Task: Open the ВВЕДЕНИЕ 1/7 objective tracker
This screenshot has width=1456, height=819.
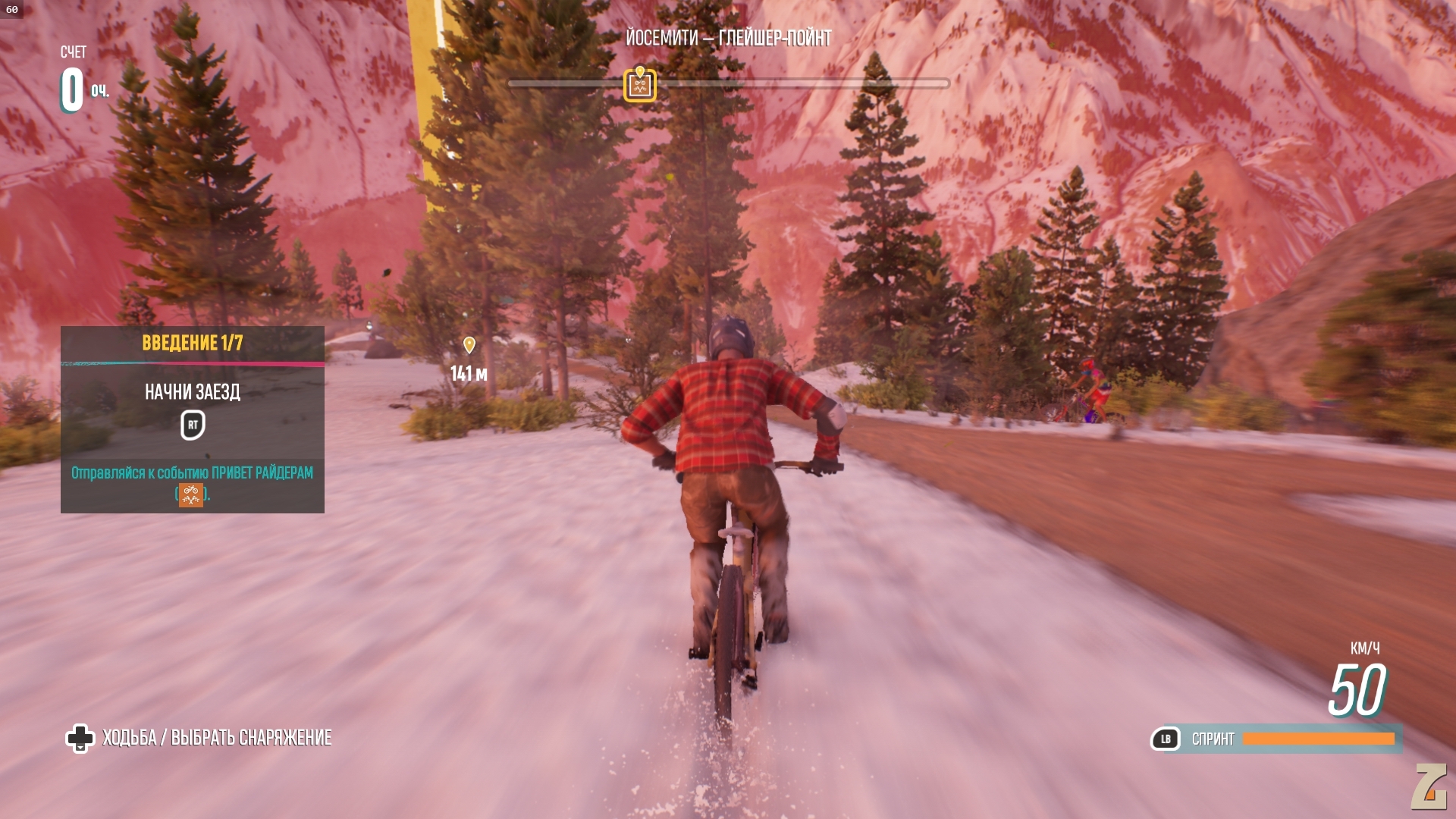Action: point(193,344)
